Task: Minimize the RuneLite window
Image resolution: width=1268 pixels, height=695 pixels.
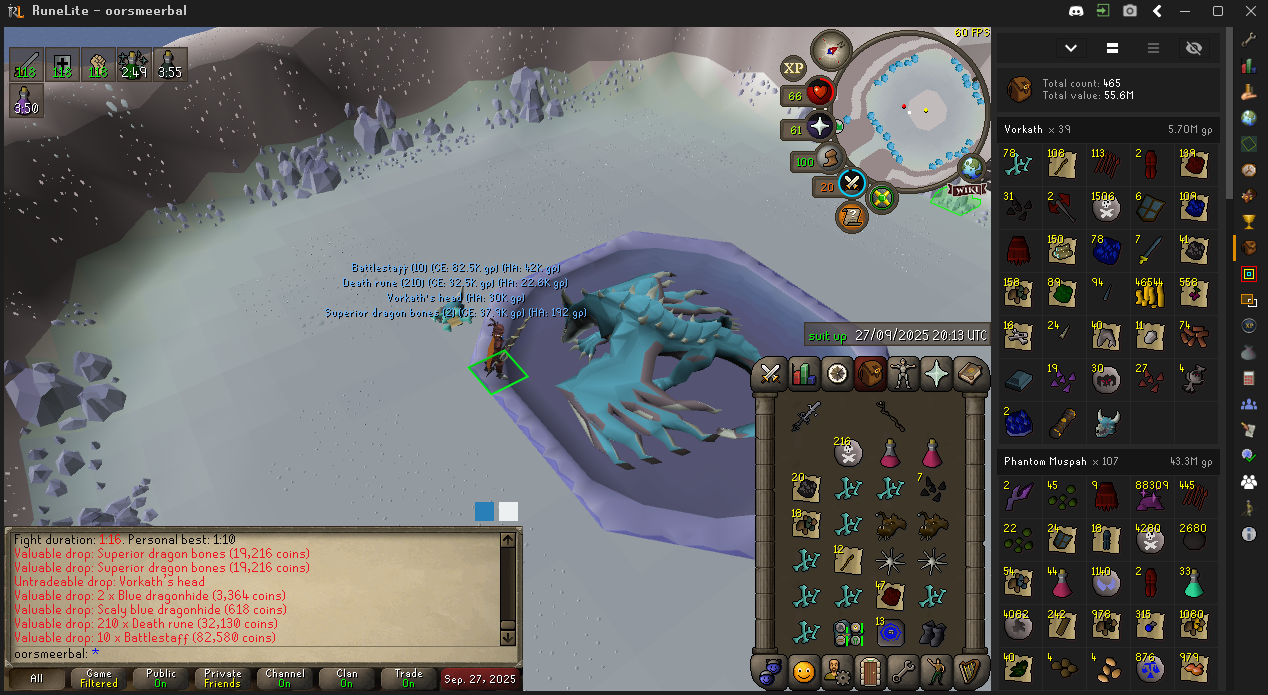Action: point(1187,11)
